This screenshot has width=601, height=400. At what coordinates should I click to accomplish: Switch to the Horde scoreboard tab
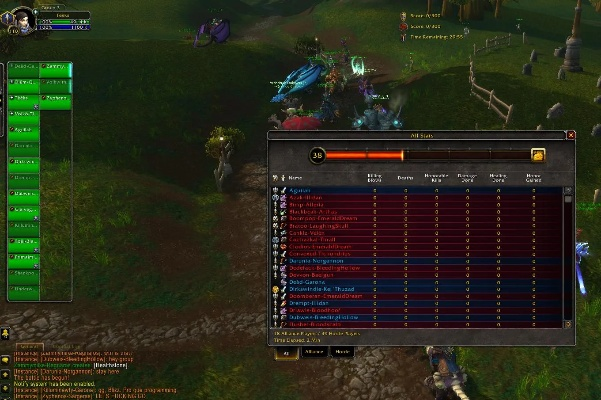coord(342,352)
